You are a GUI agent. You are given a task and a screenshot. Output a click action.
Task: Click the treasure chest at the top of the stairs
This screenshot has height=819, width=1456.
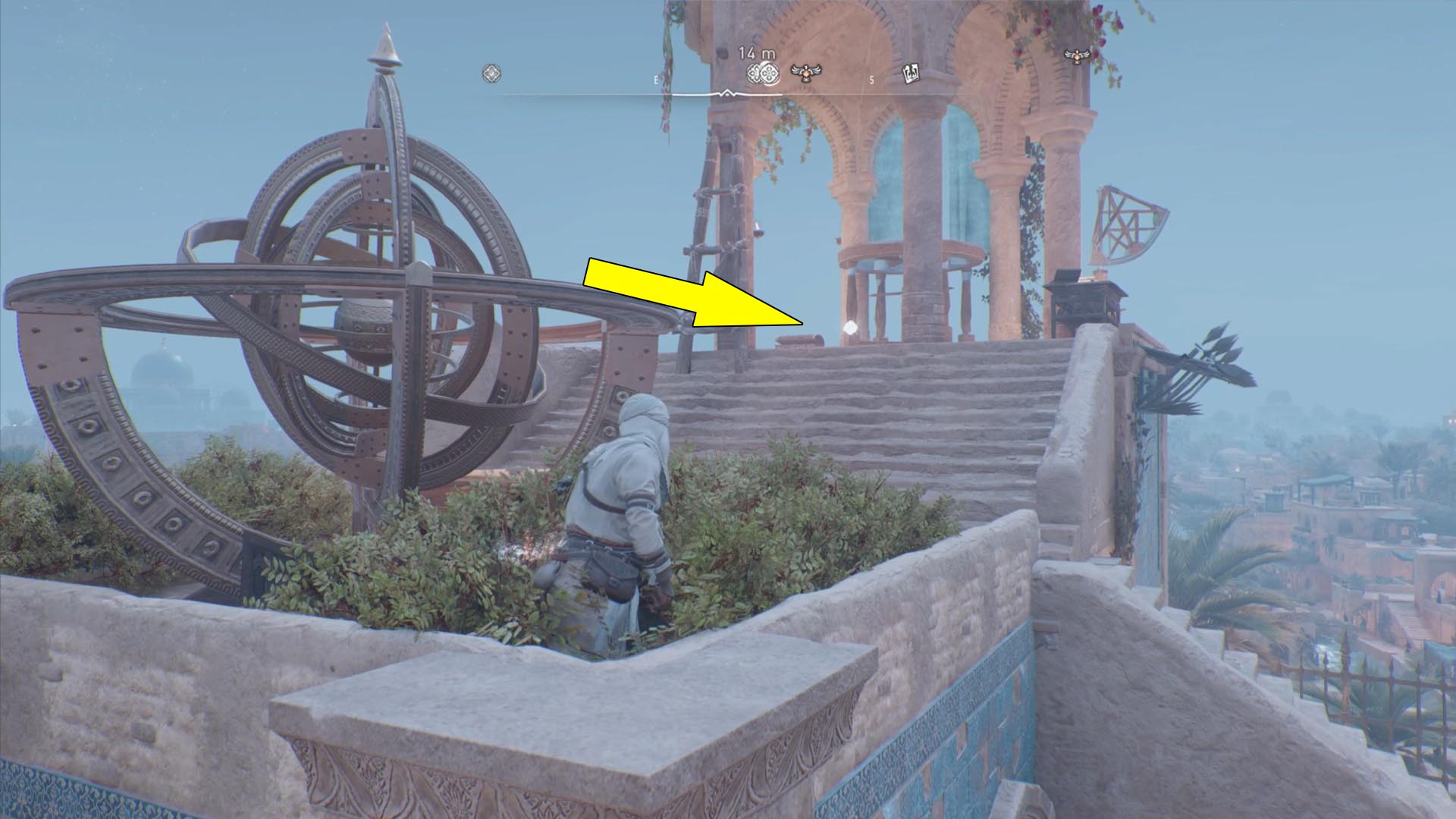[x=799, y=341]
